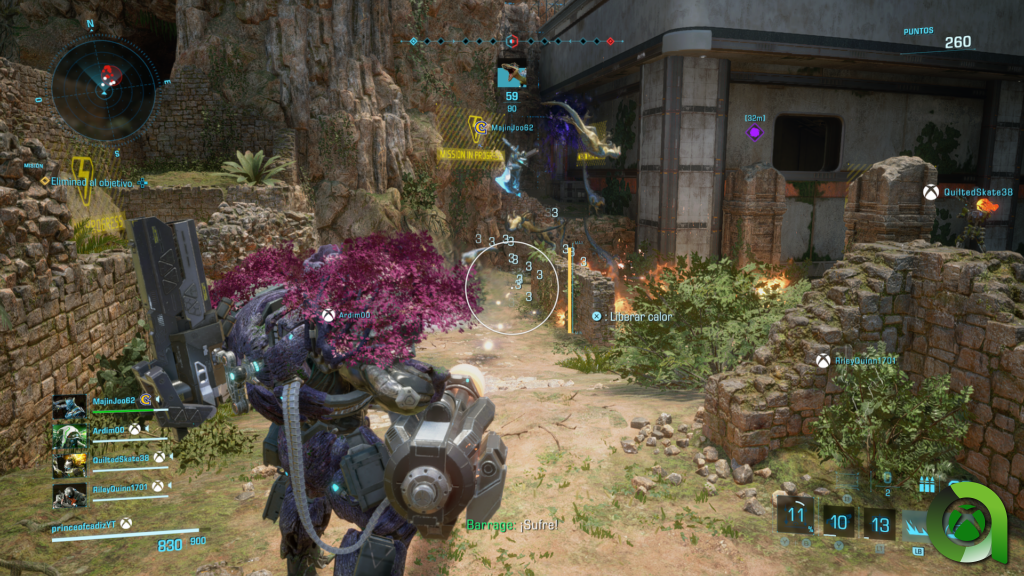The height and width of the screenshot is (576, 1024).
Task: Activate the ability slot showing 13
Action: [880, 521]
